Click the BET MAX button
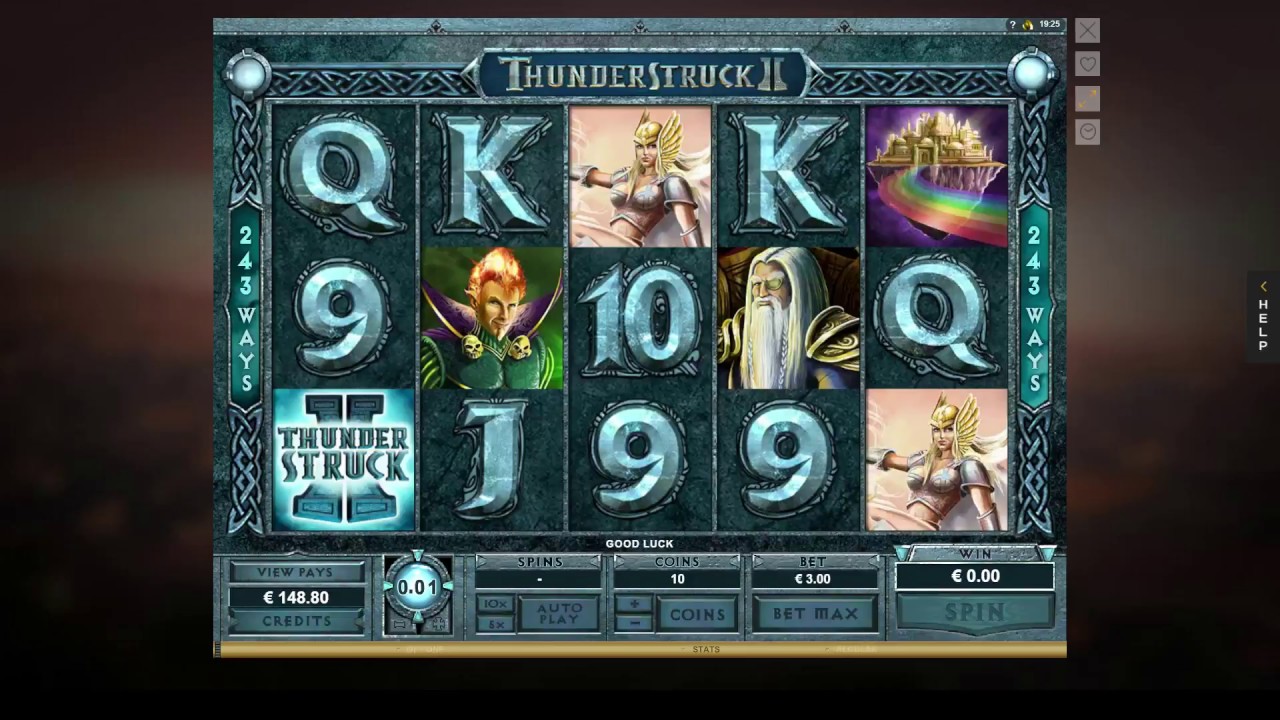This screenshot has height=720, width=1280. [815, 614]
